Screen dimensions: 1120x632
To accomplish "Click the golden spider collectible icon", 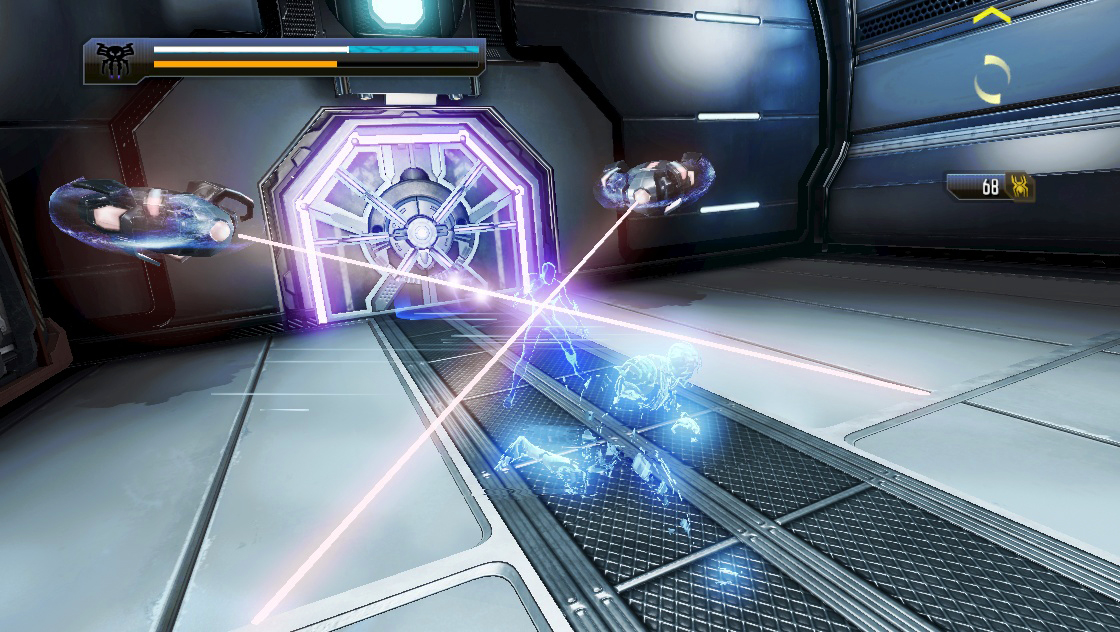I will pyautogui.click(x=1021, y=187).
